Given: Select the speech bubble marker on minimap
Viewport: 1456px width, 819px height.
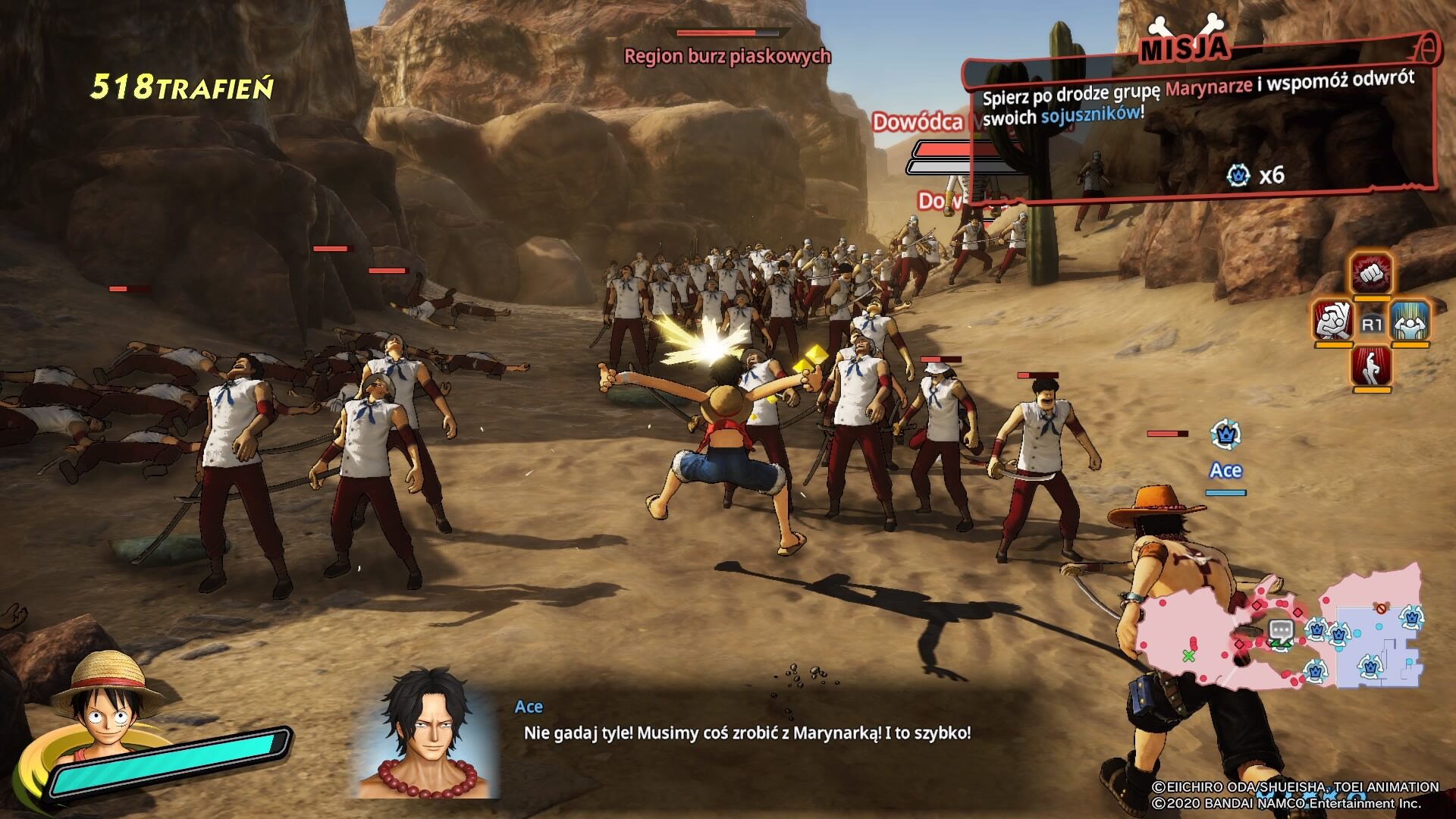Looking at the screenshot, I should 1281,630.
